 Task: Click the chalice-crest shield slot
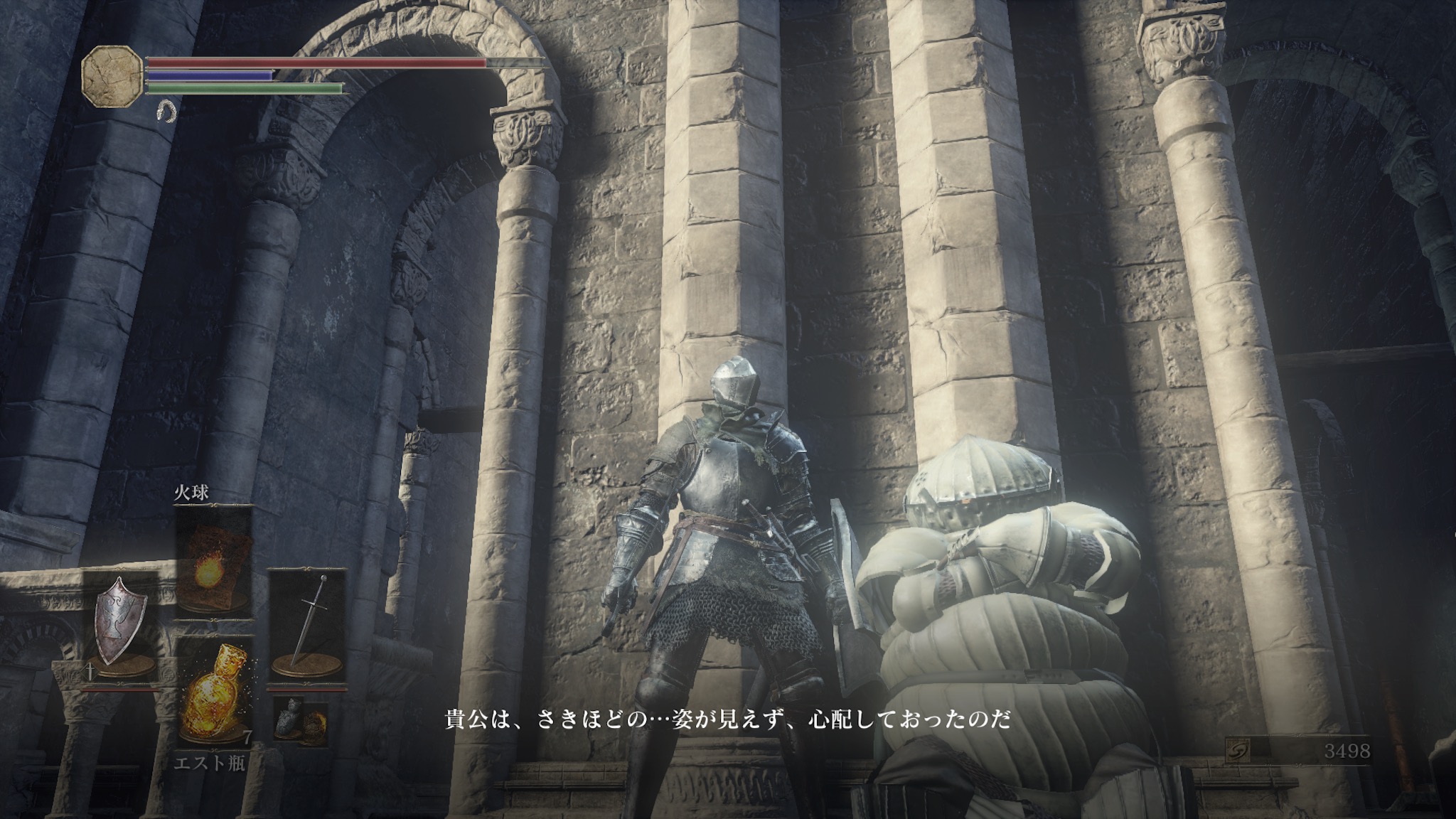[122, 627]
